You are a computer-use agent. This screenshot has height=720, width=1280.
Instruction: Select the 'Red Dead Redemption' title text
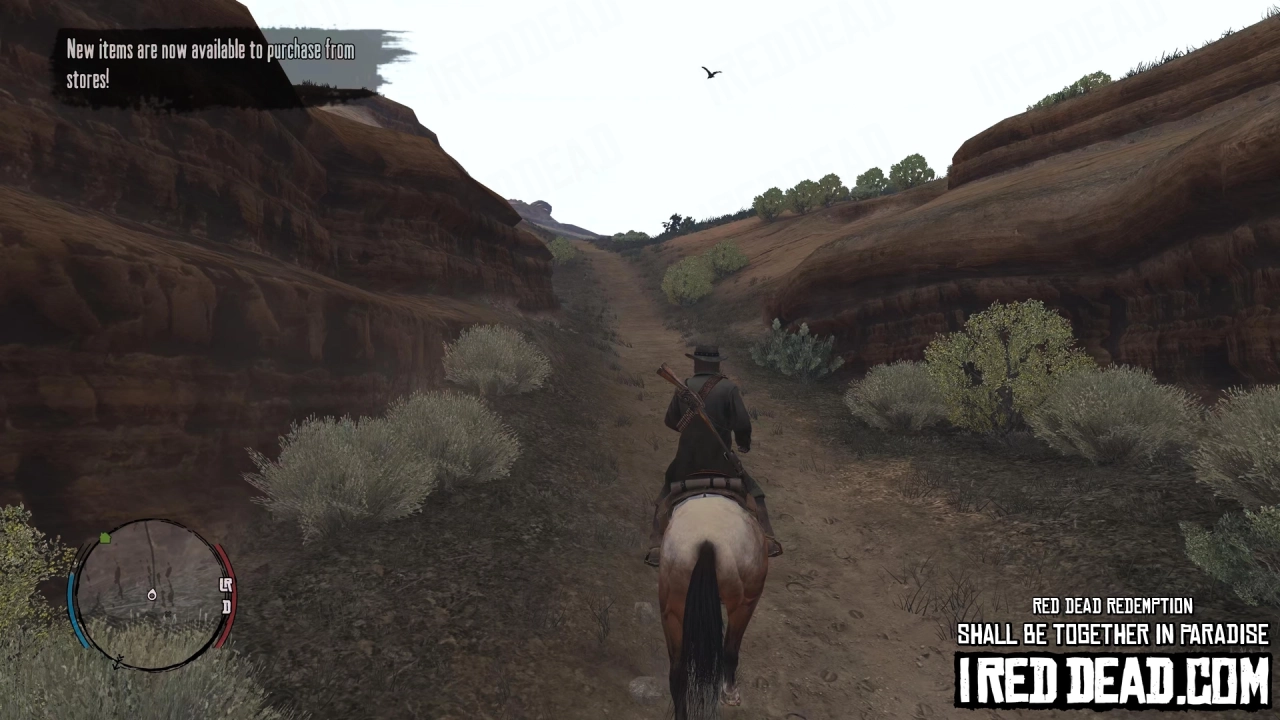(1112, 606)
